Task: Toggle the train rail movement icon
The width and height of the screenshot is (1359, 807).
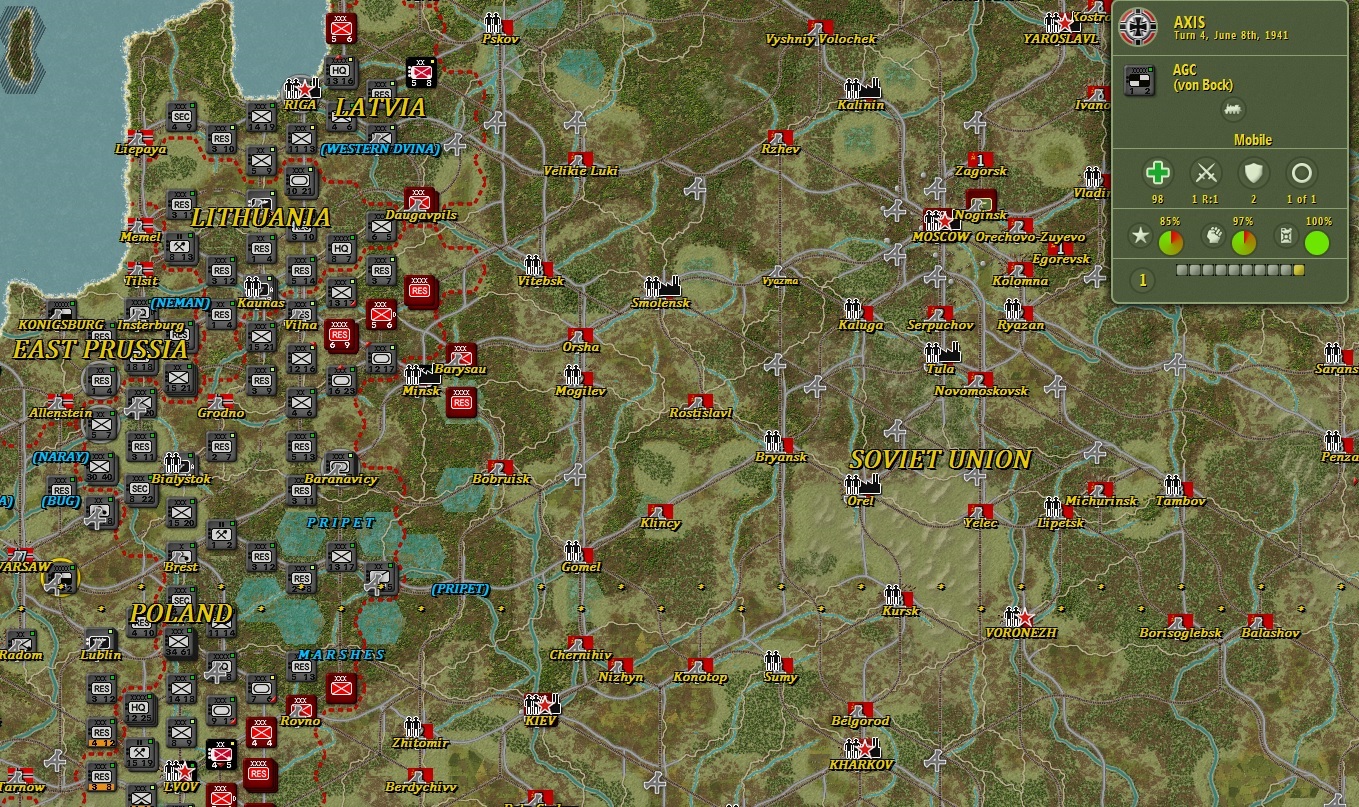Action: tap(1234, 109)
